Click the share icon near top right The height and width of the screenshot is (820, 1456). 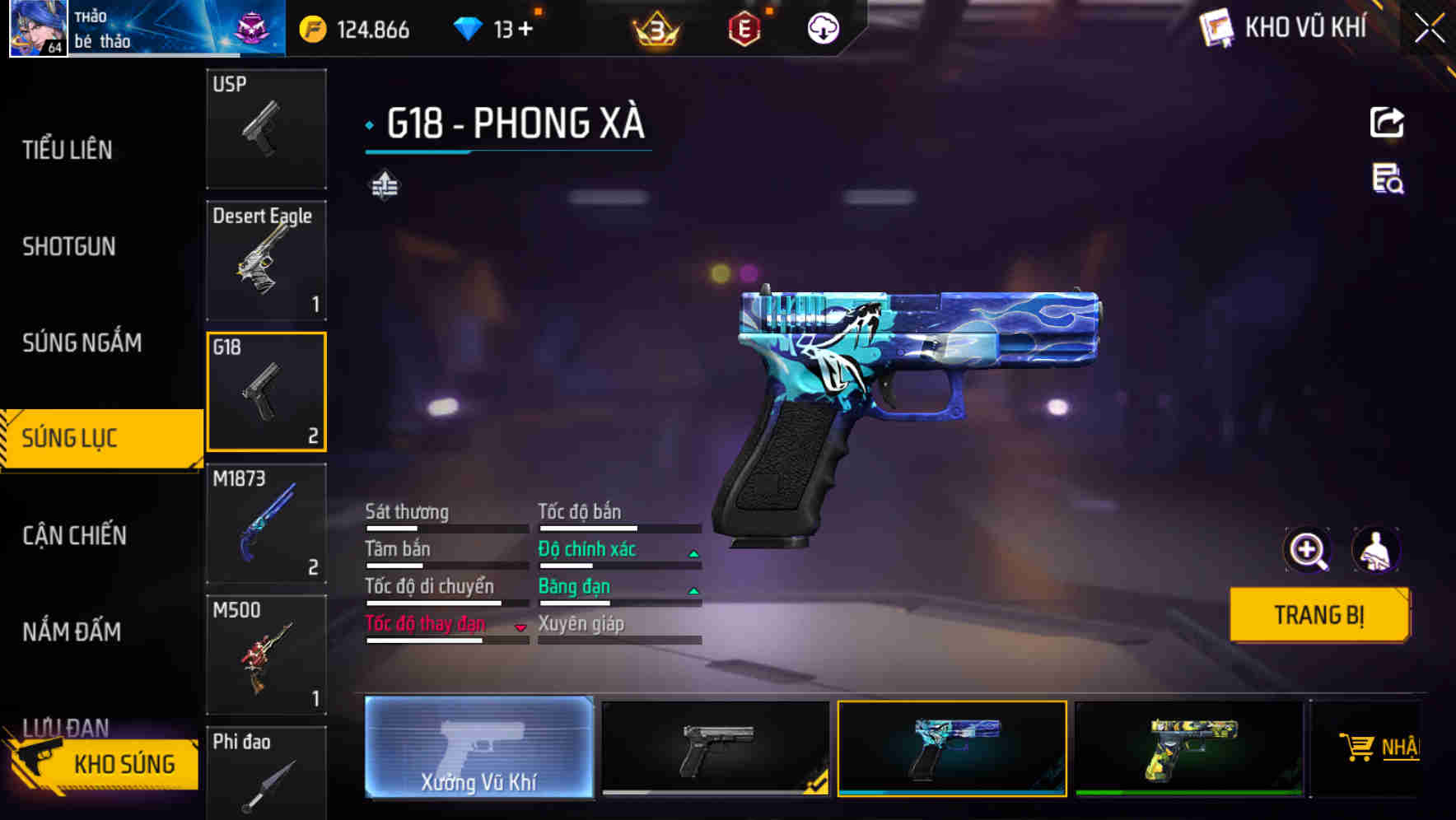[x=1387, y=121]
